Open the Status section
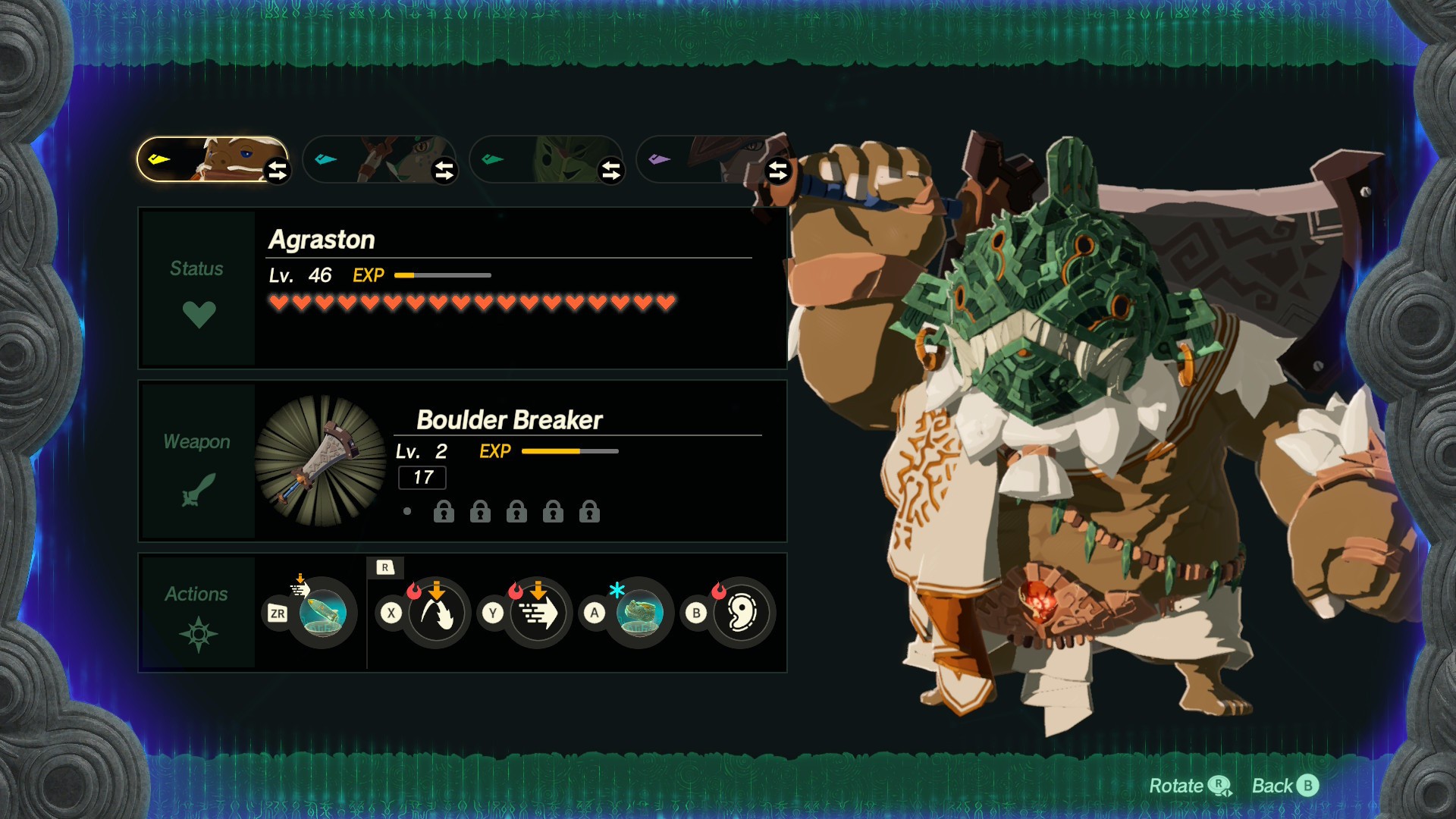Viewport: 1456px width, 819px height. pyautogui.click(x=197, y=289)
